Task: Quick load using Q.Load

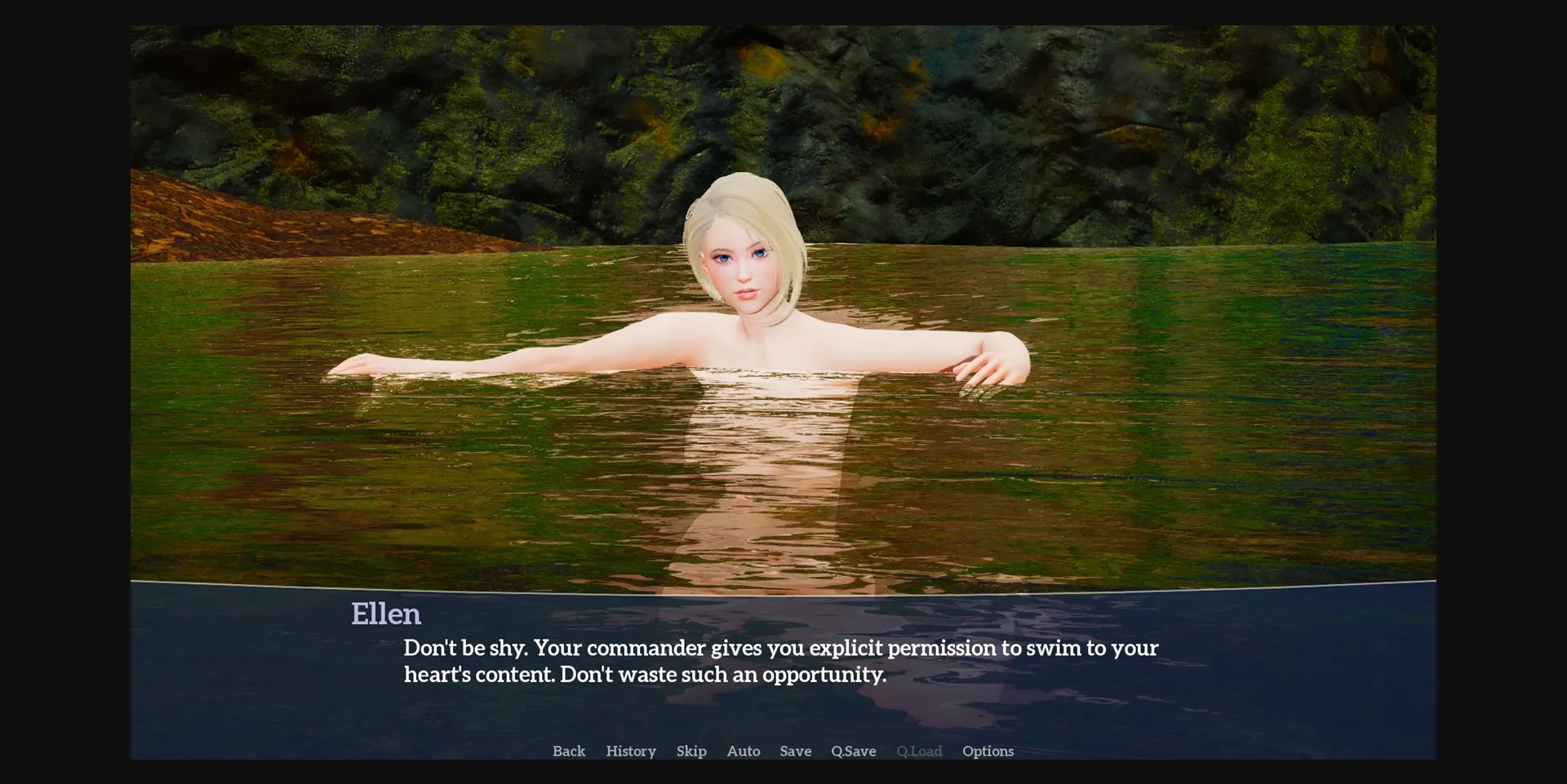Action: pyautogui.click(x=919, y=751)
